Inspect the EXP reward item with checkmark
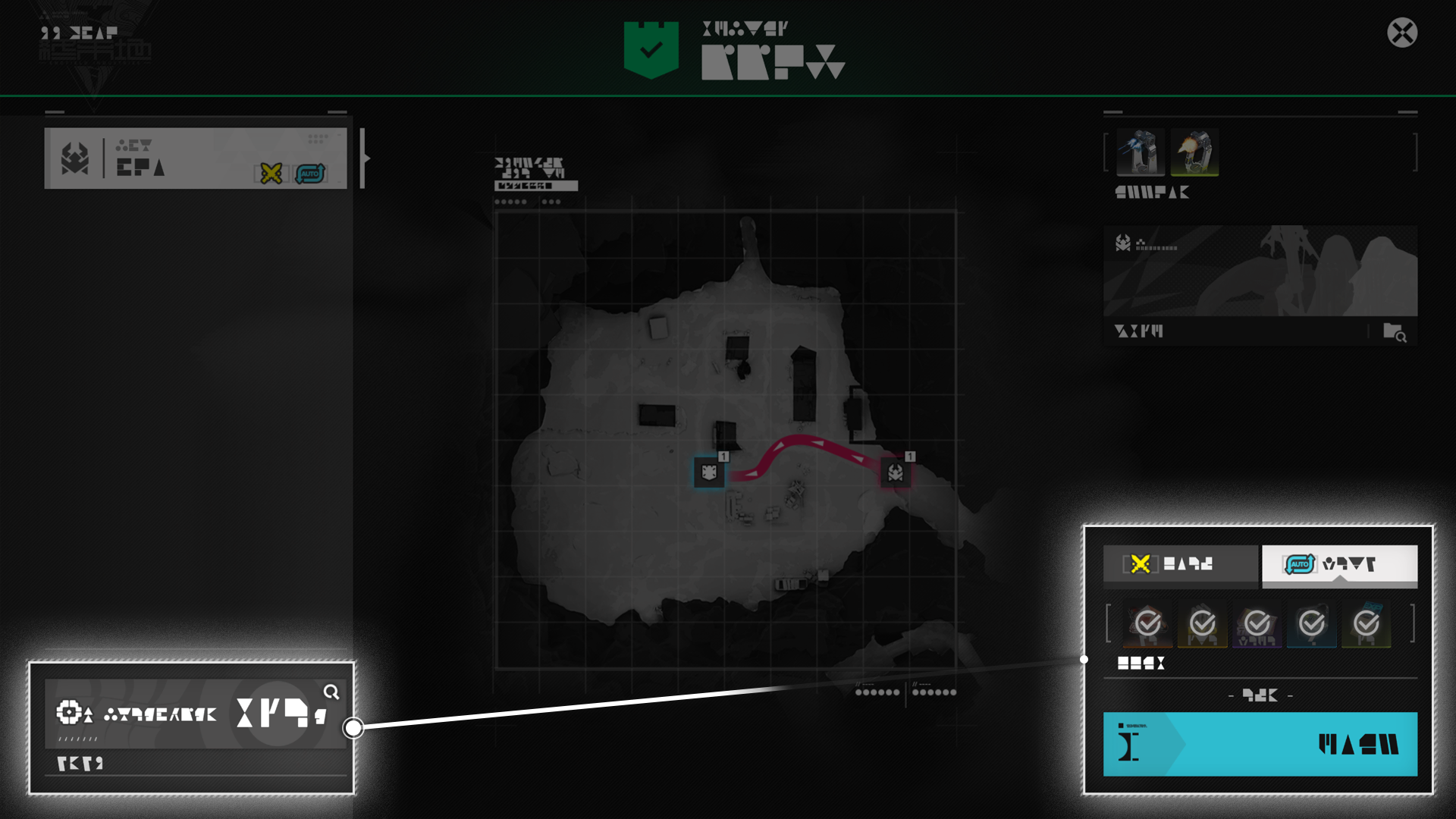Image resolution: width=1456 pixels, height=819 pixels. (1366, 625)
